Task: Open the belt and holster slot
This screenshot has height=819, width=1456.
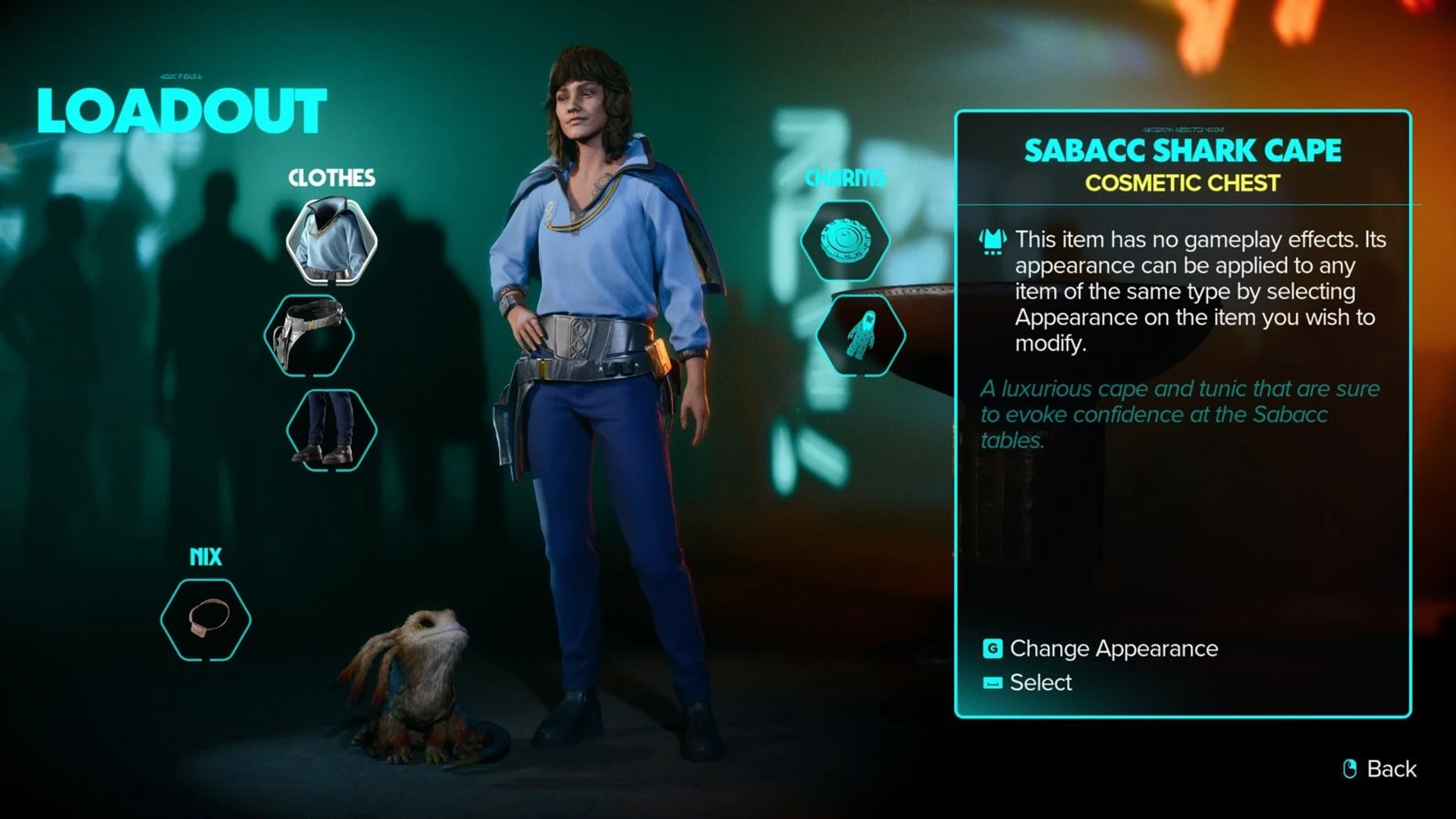Action: point(309,336)
